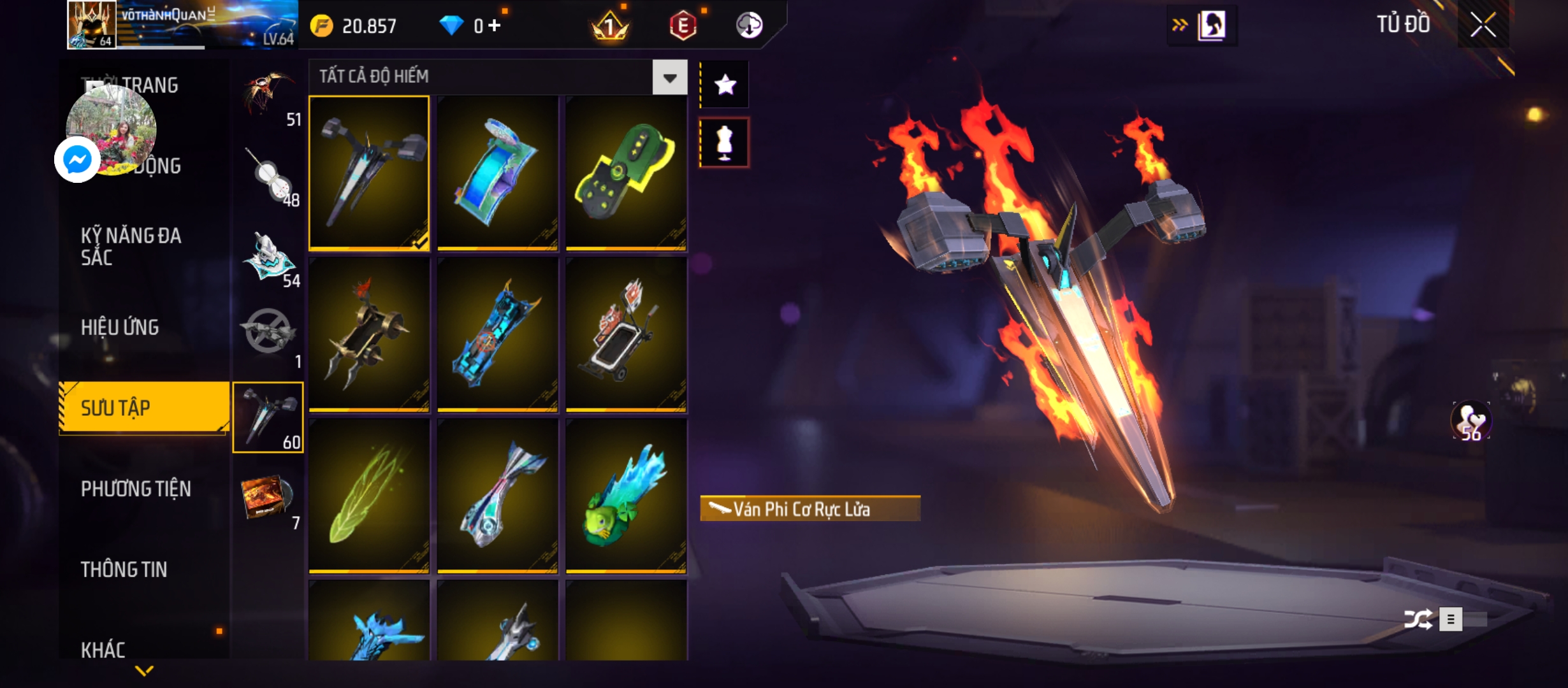Tap the shuffle random equip icon

click(x=1418, y=619)
